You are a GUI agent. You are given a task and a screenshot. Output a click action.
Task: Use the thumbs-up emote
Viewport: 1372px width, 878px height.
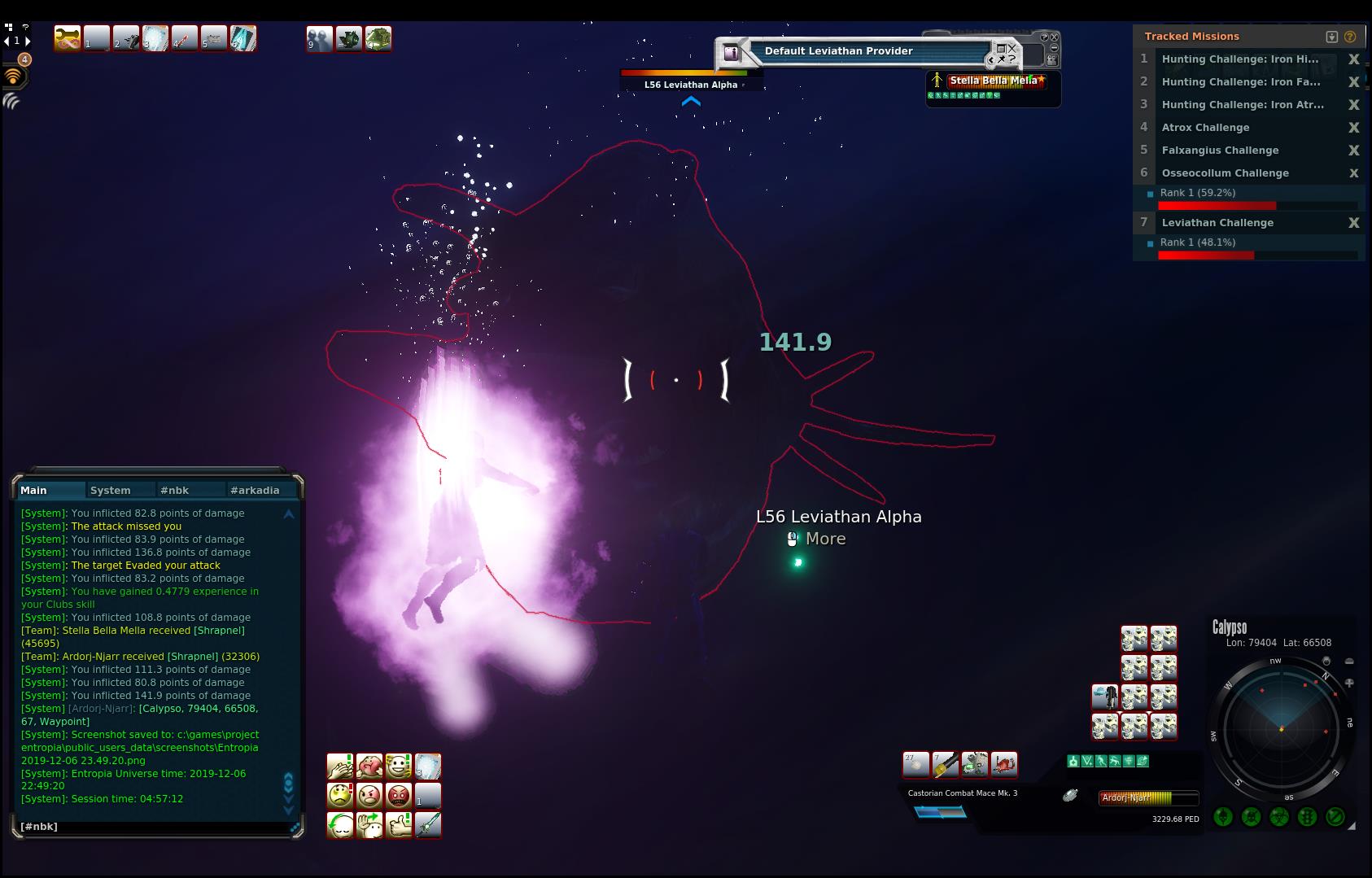coord(399,824)
